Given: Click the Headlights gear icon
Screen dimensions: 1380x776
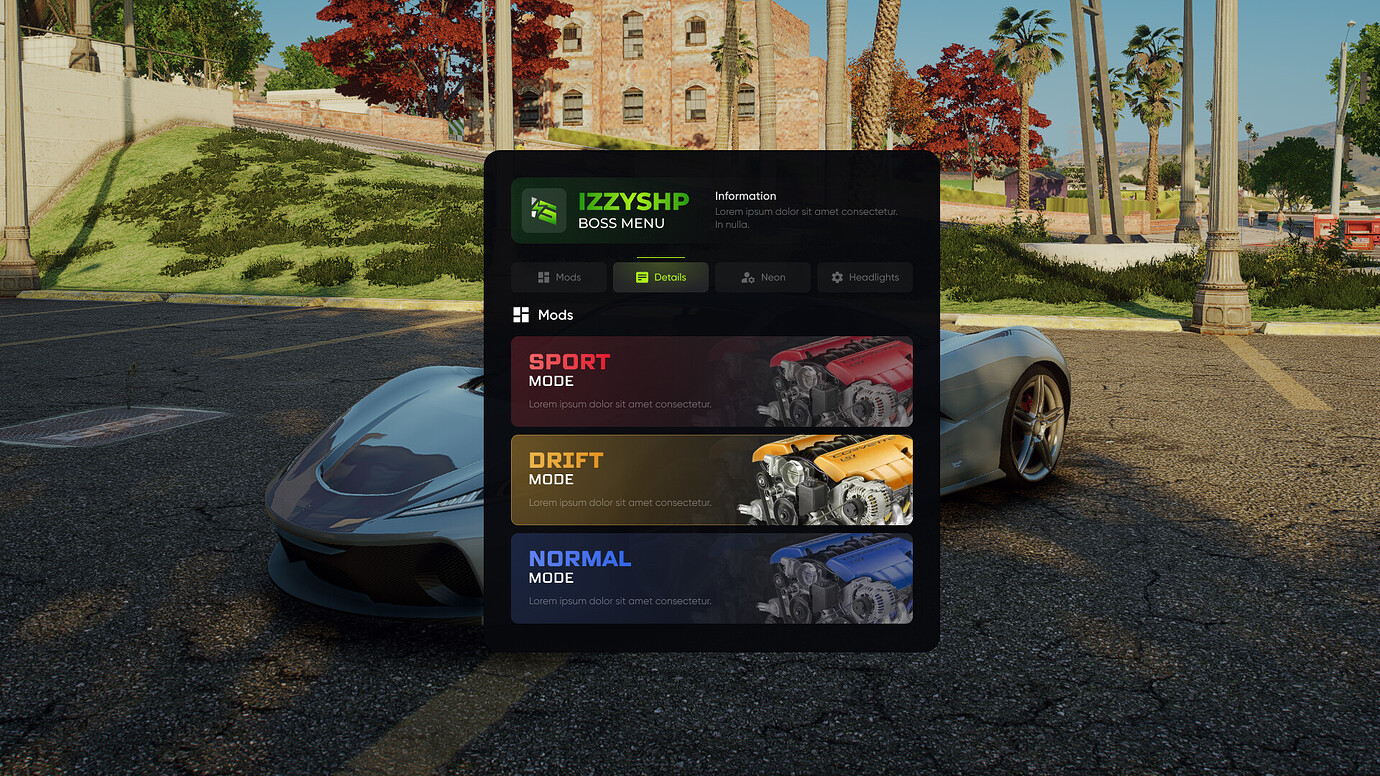Looking at the screenshot, I should 838,277.
